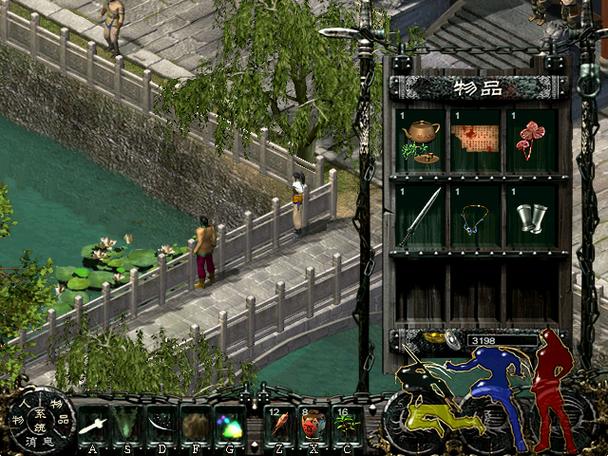Select the long sword in inventory
The height and width of the screenshot is (456, 608).
[x=420, y=215]
